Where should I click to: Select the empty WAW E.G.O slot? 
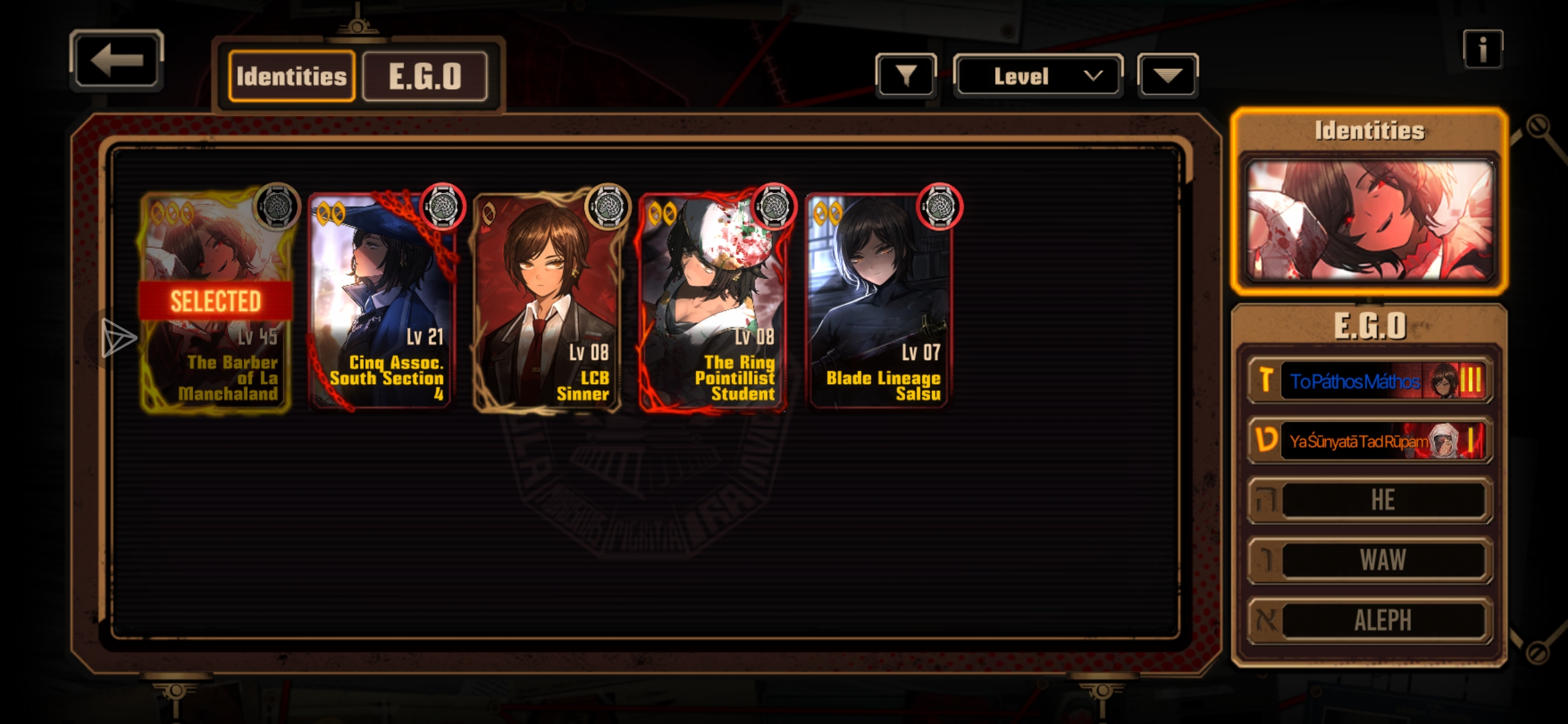click(x=1370, y=560)
